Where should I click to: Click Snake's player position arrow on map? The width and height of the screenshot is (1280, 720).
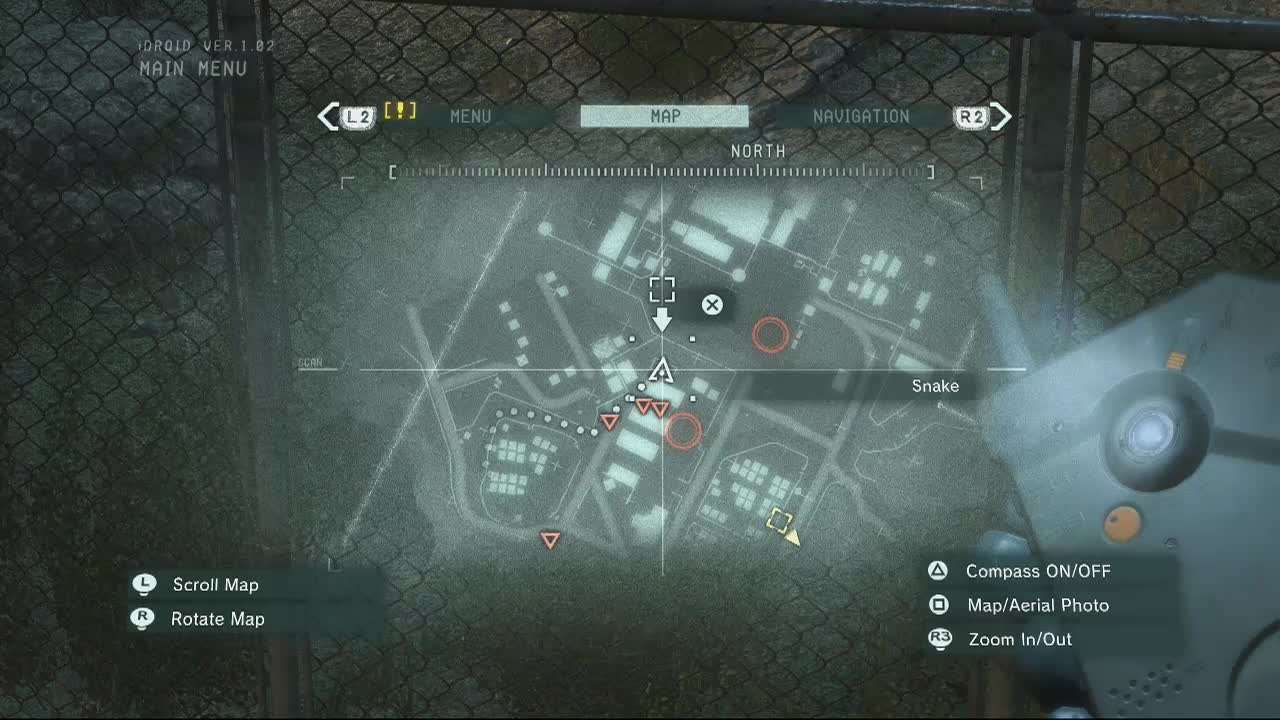coord(661,372)
